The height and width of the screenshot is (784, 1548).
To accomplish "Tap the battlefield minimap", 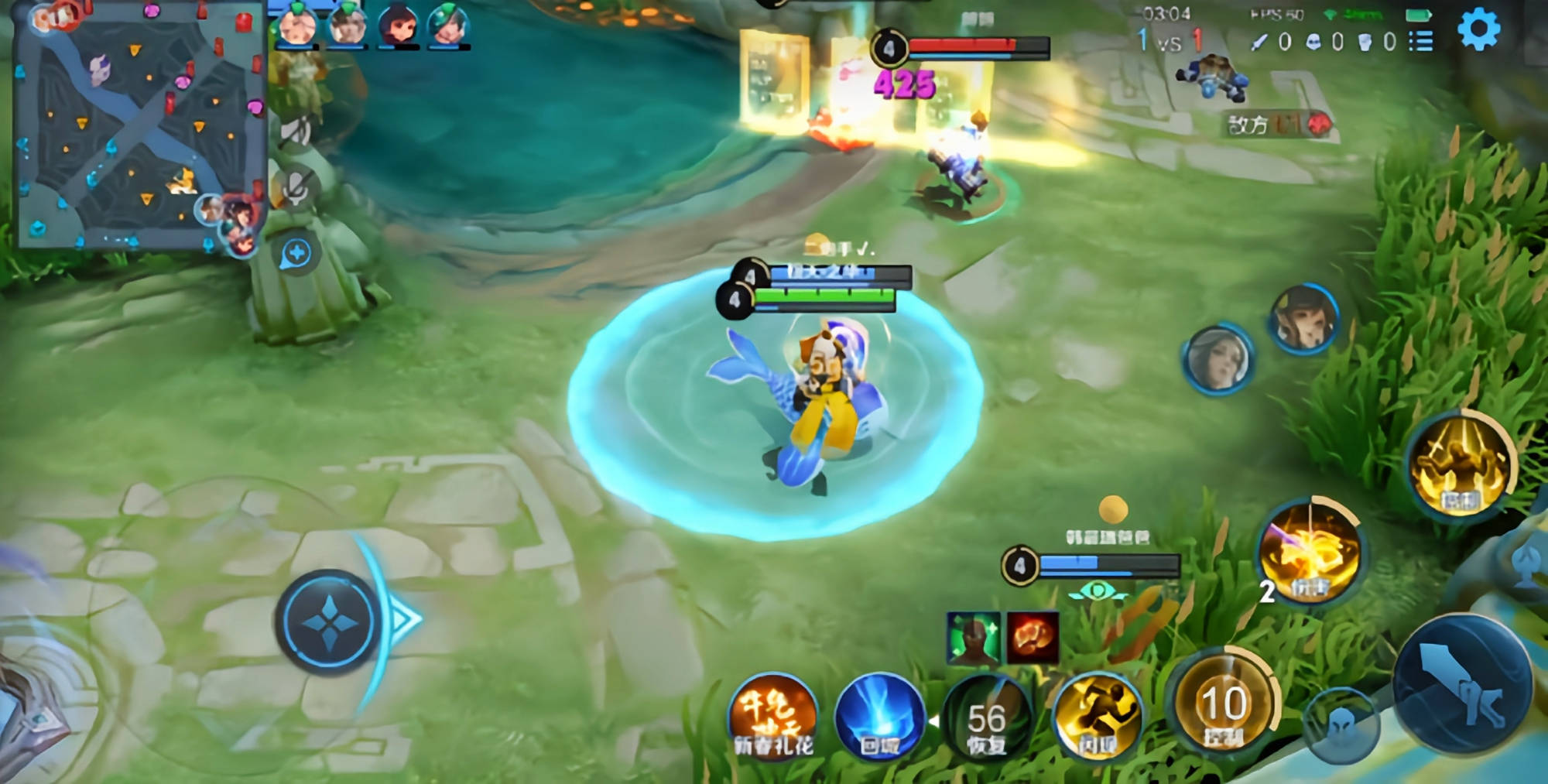I will [x=139, y=128].
